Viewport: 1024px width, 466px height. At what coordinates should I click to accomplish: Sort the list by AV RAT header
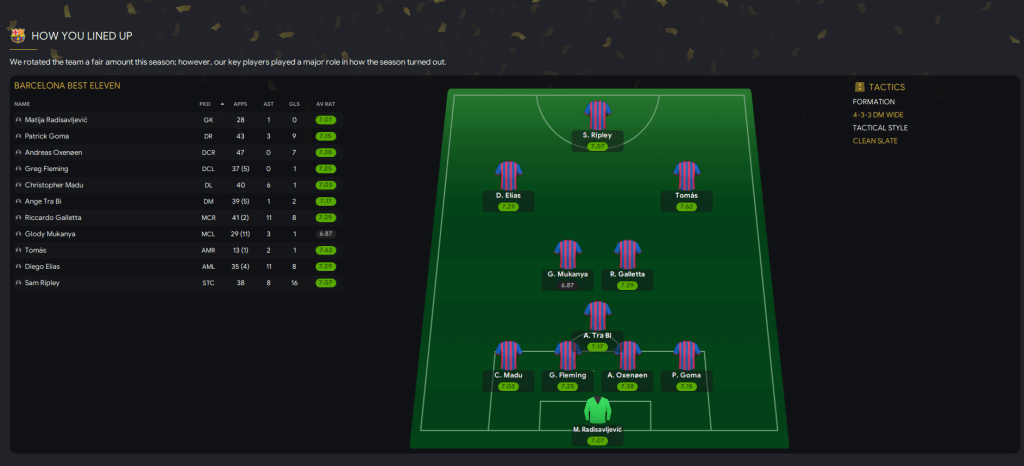pos(324,103)
